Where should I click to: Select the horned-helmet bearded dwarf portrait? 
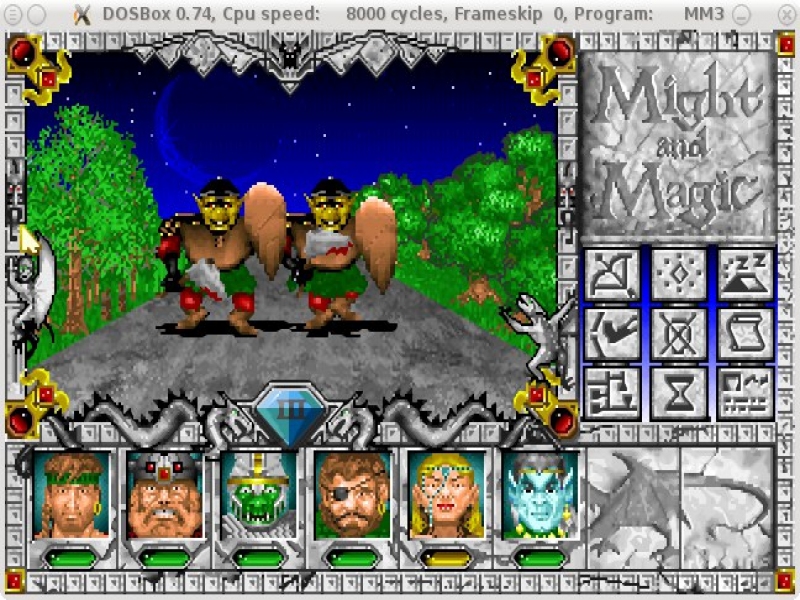164,494
